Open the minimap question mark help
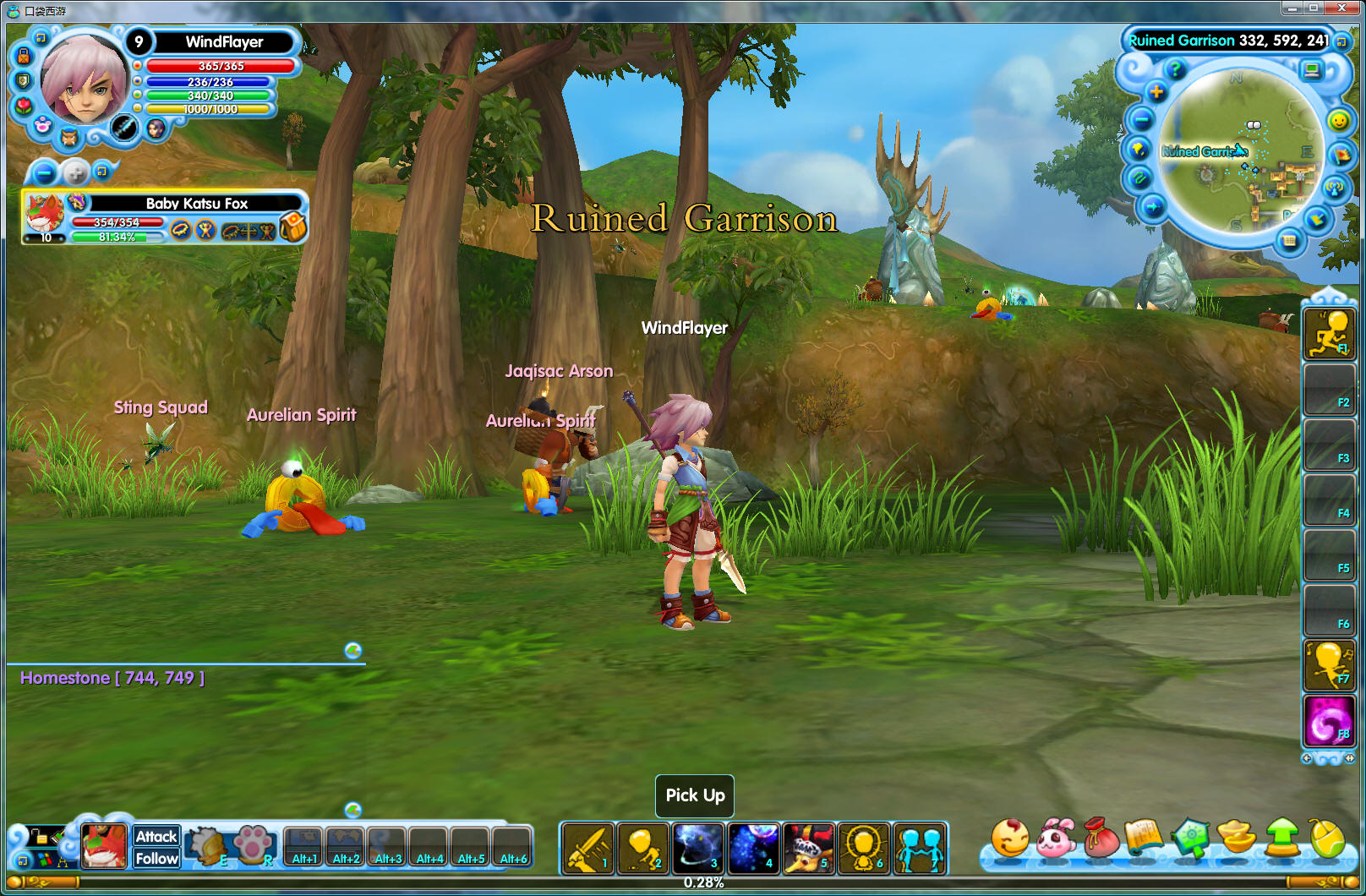The height and width of the screenshot is (896, 1366). point(1175,69)
